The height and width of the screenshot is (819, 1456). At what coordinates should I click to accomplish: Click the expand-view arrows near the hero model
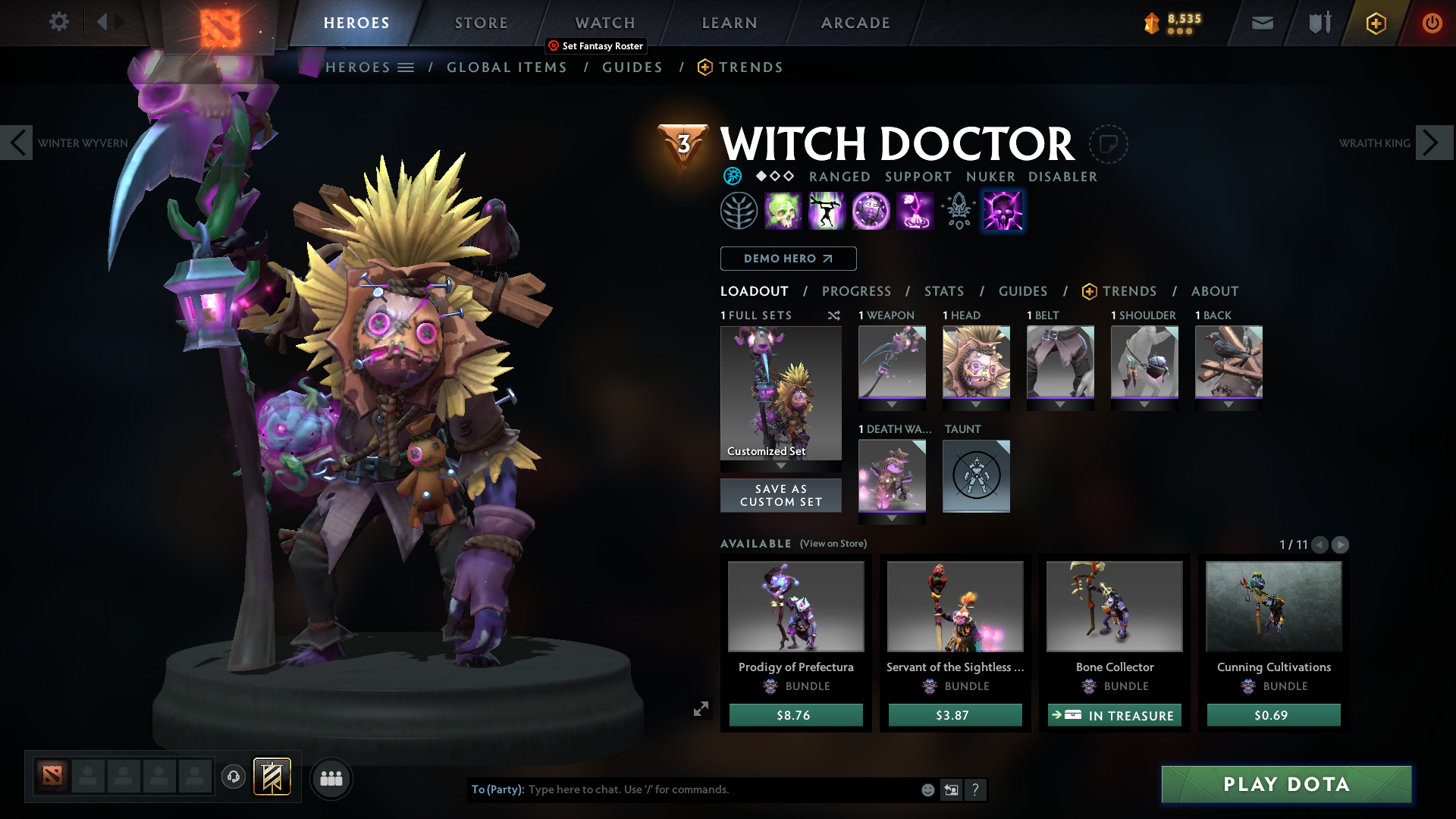point(701,708)
